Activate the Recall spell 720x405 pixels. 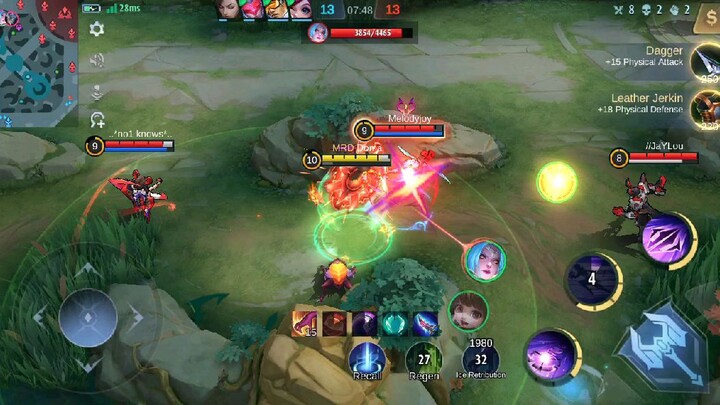[x=367, y=357]
